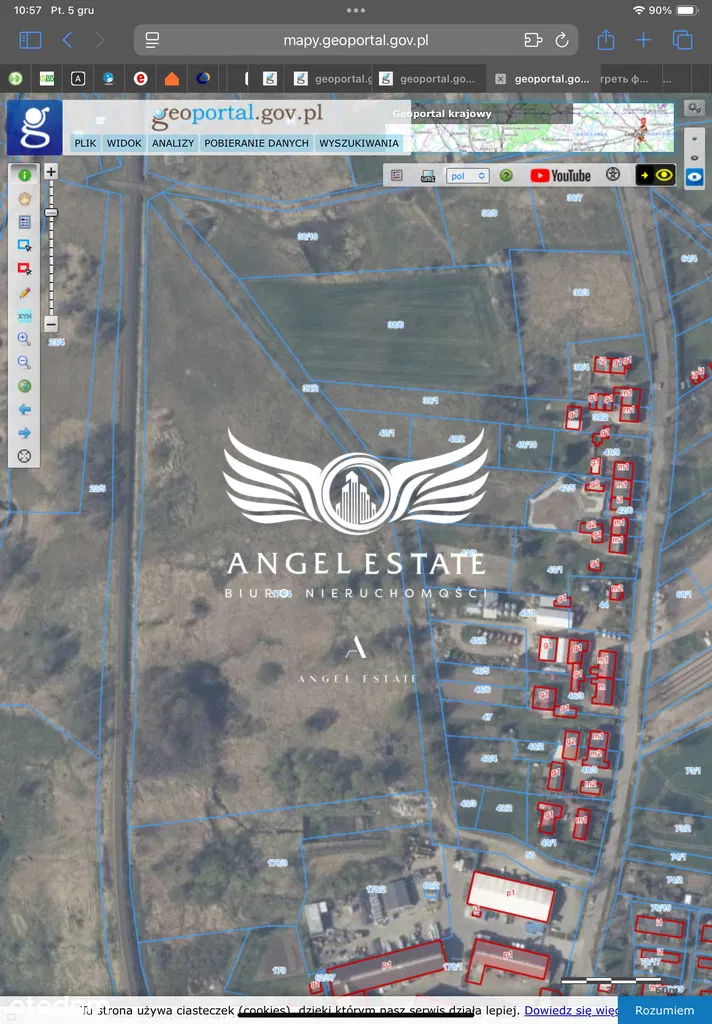Activate the hand pan tool
Viewport: 712px width, 1024px height.
[x=25, y=198]
